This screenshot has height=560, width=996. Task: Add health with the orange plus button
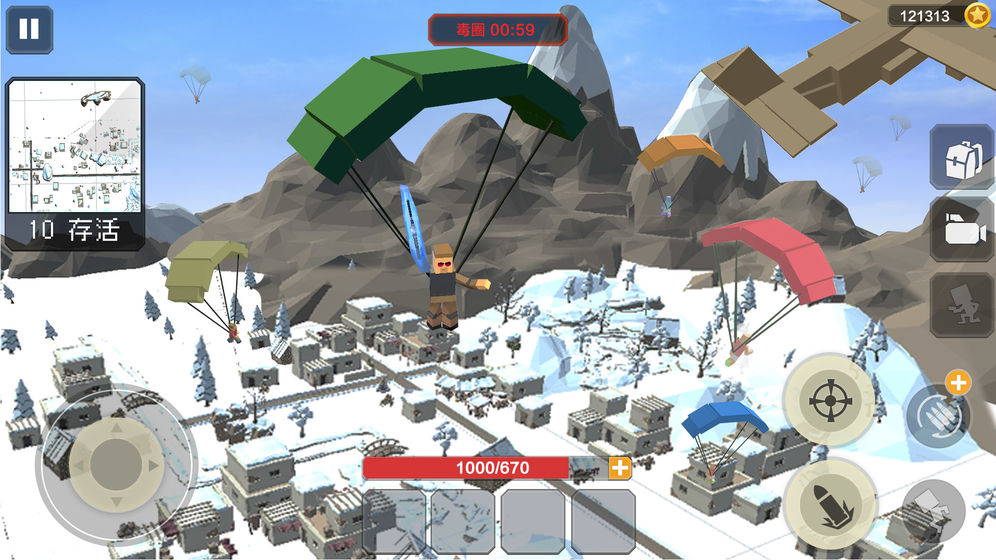(620, 468)
